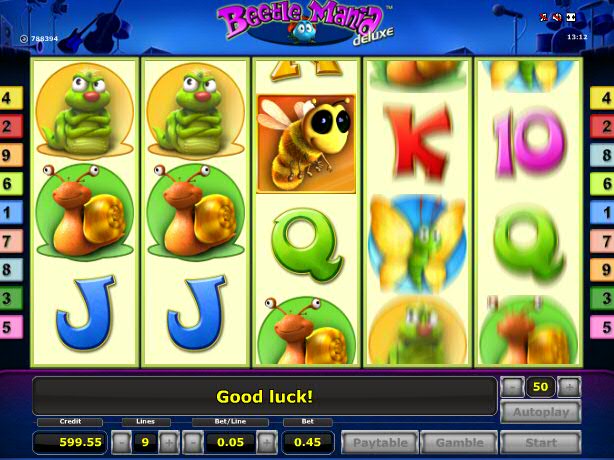Increase the autoplay spin count above 50
This screenshot has width=614, height=460.
[569, 387]
